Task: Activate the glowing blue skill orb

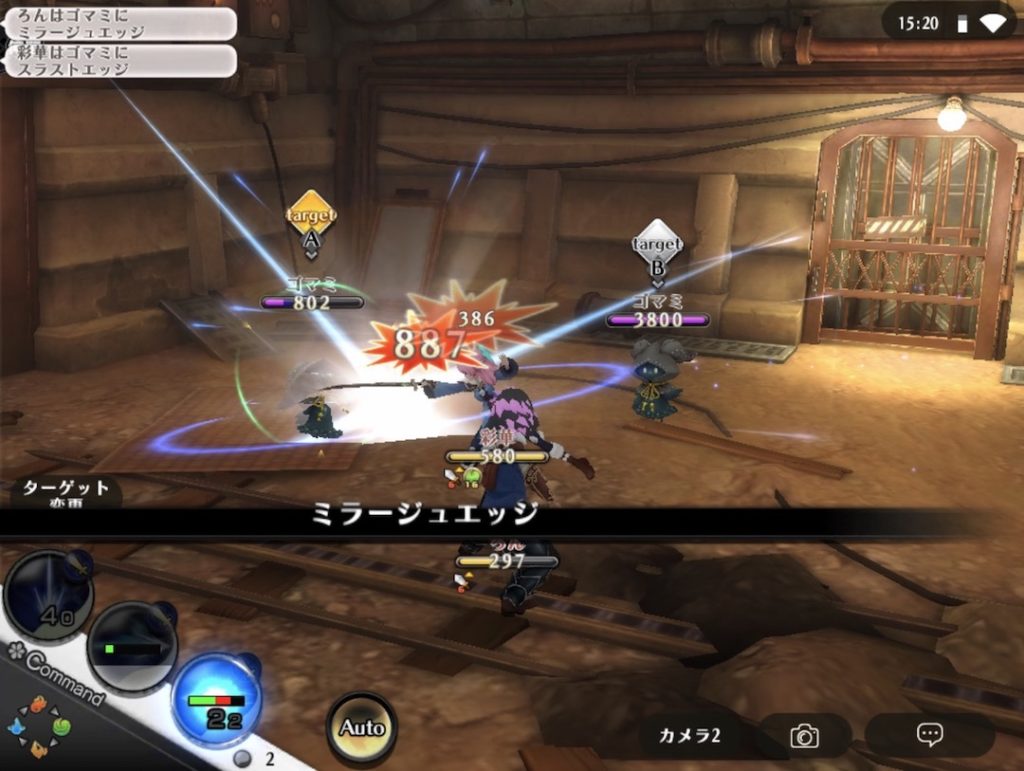Action: (216, 699)
